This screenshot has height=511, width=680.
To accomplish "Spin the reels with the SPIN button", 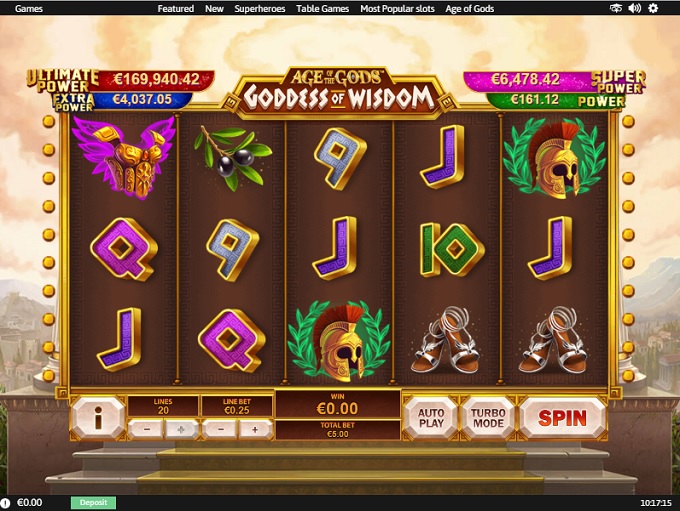I will (562, 417).
